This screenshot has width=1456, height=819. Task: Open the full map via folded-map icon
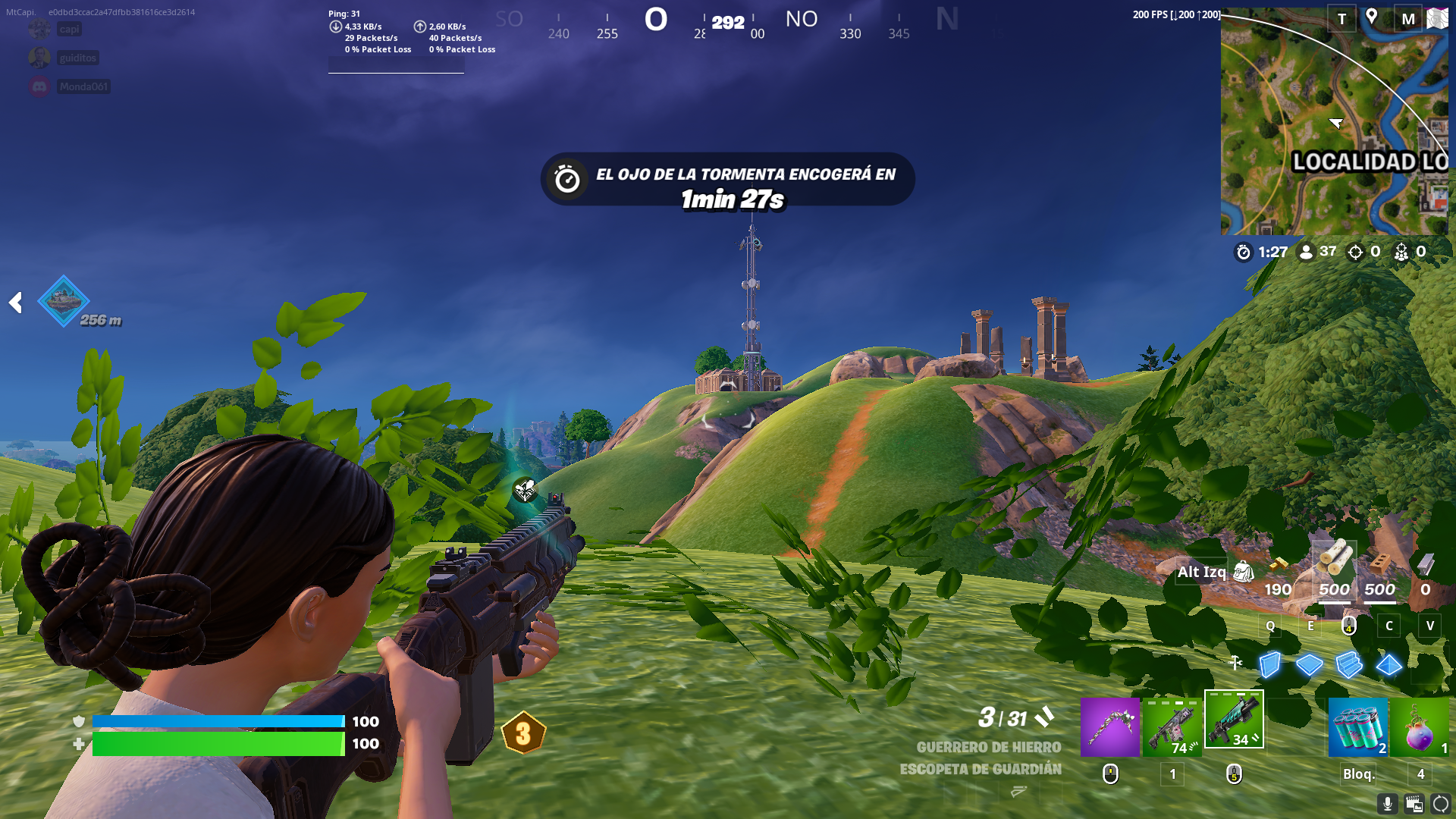point(1437,18)
